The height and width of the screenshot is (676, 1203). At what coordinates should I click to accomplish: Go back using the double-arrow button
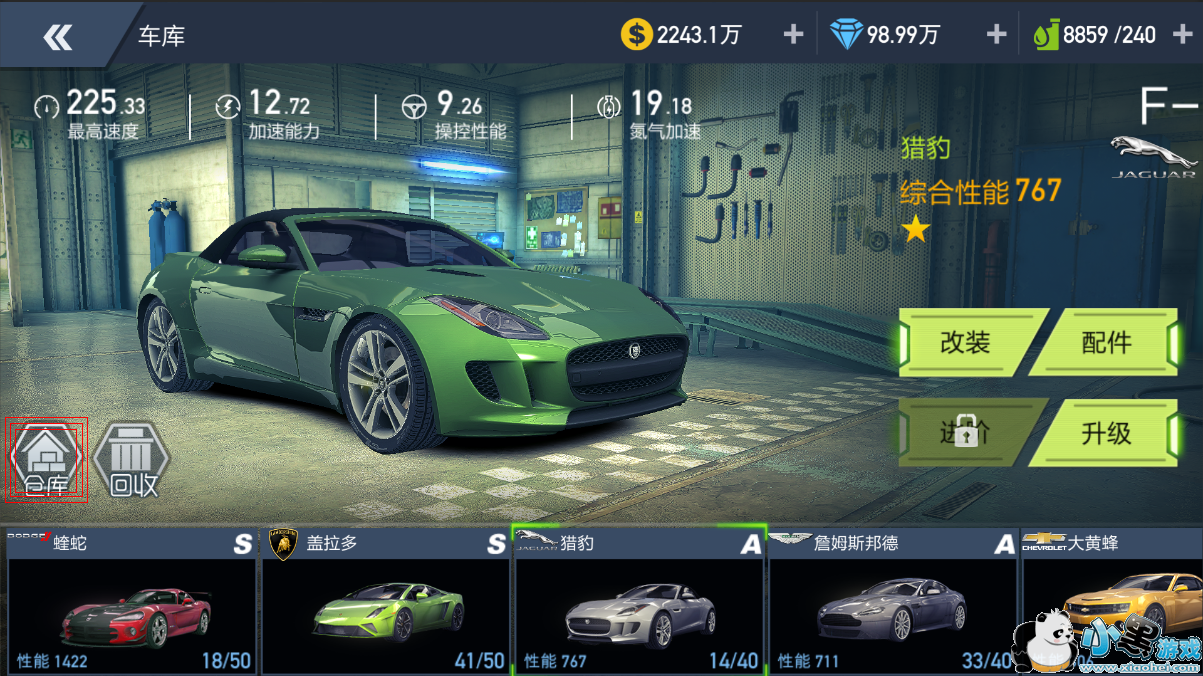[x=58, y=37]
